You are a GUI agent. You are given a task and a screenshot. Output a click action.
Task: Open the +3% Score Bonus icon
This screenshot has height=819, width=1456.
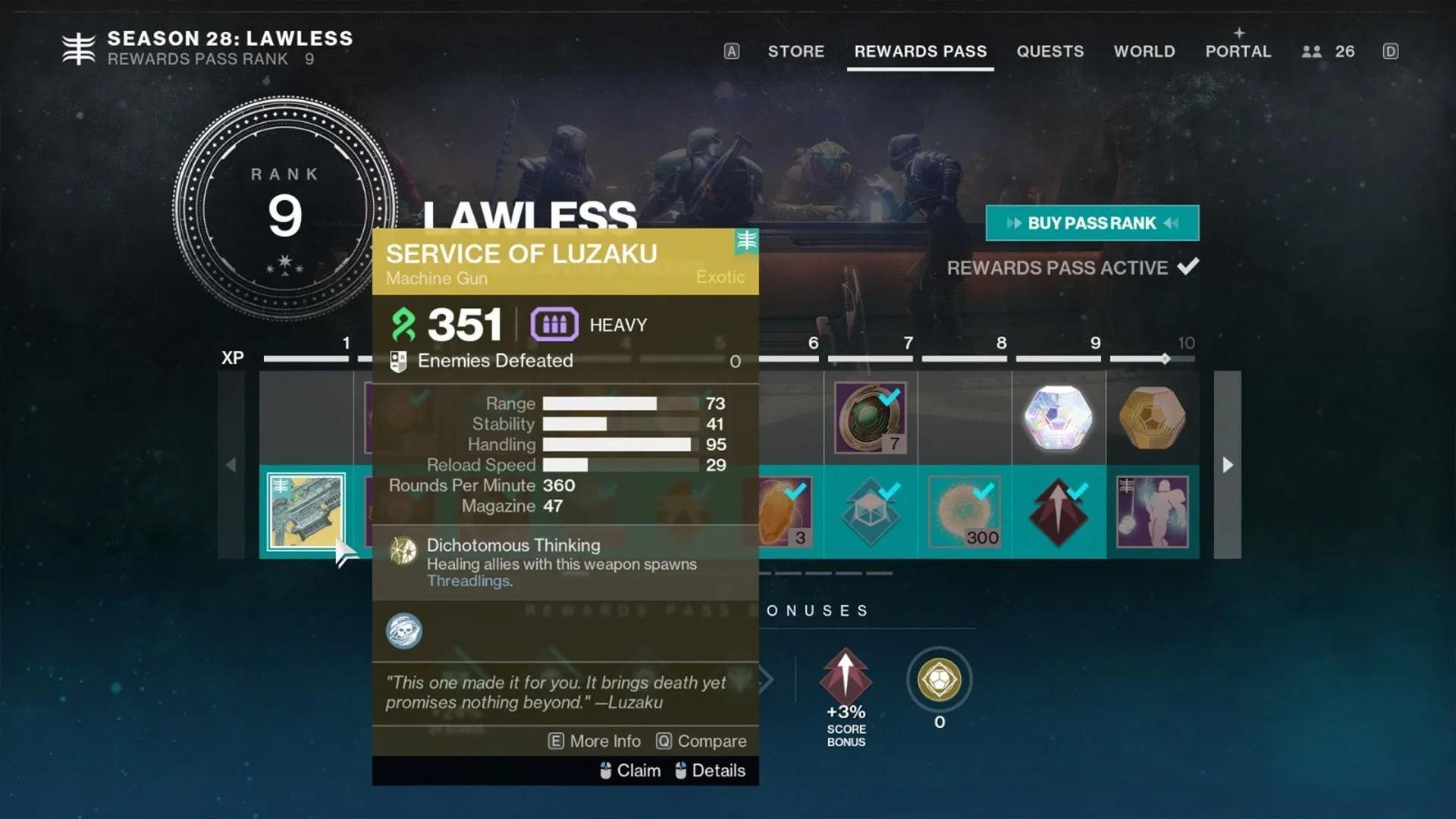846,676
